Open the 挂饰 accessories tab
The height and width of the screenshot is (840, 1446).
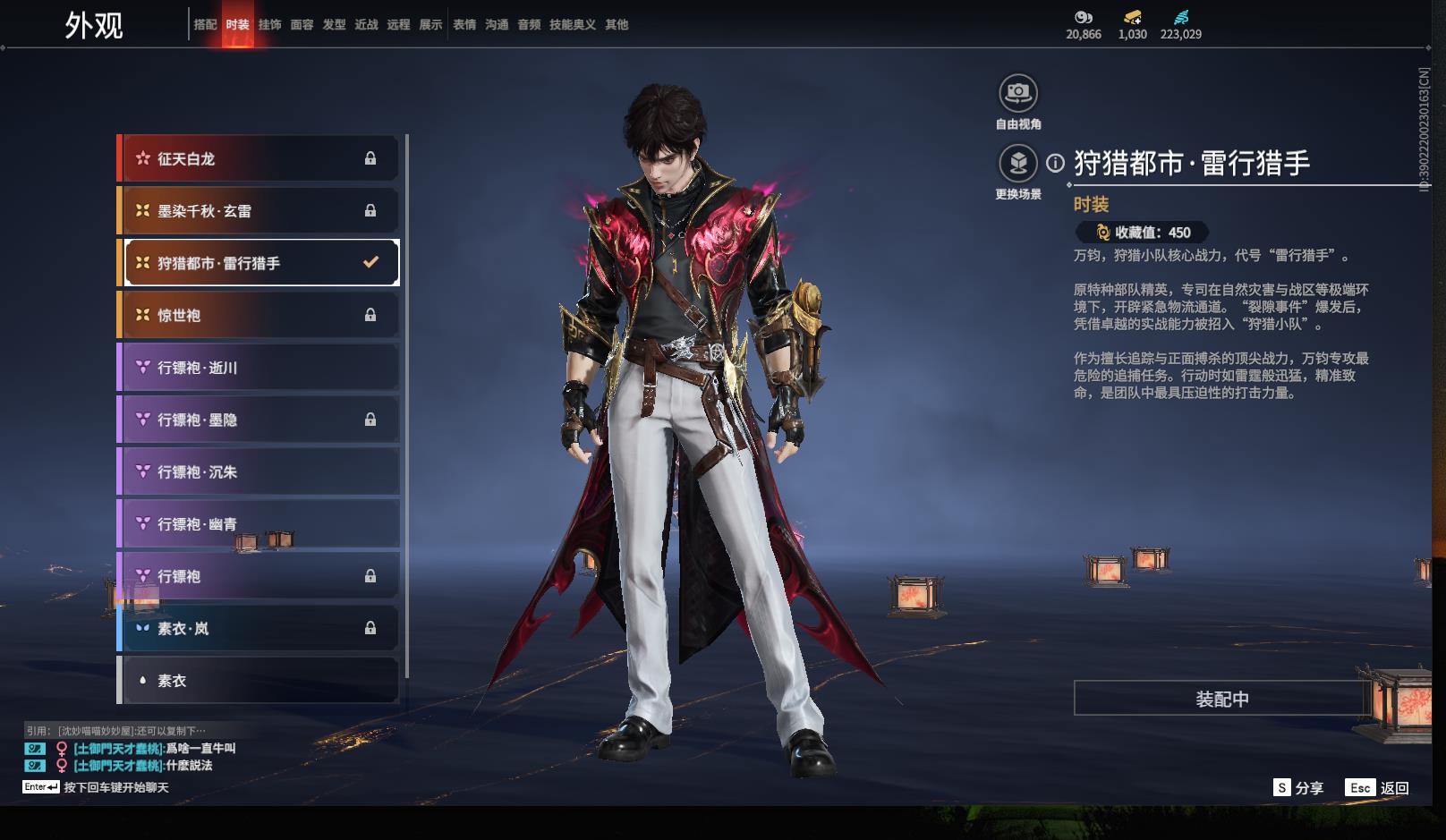tap(269, 25)
